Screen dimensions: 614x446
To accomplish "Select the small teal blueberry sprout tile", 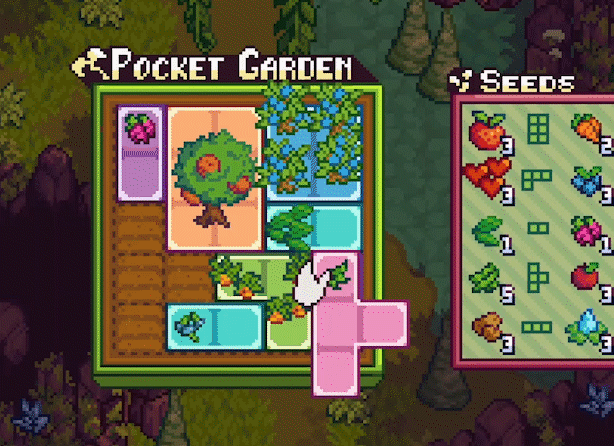I will (x=213, y=325).
